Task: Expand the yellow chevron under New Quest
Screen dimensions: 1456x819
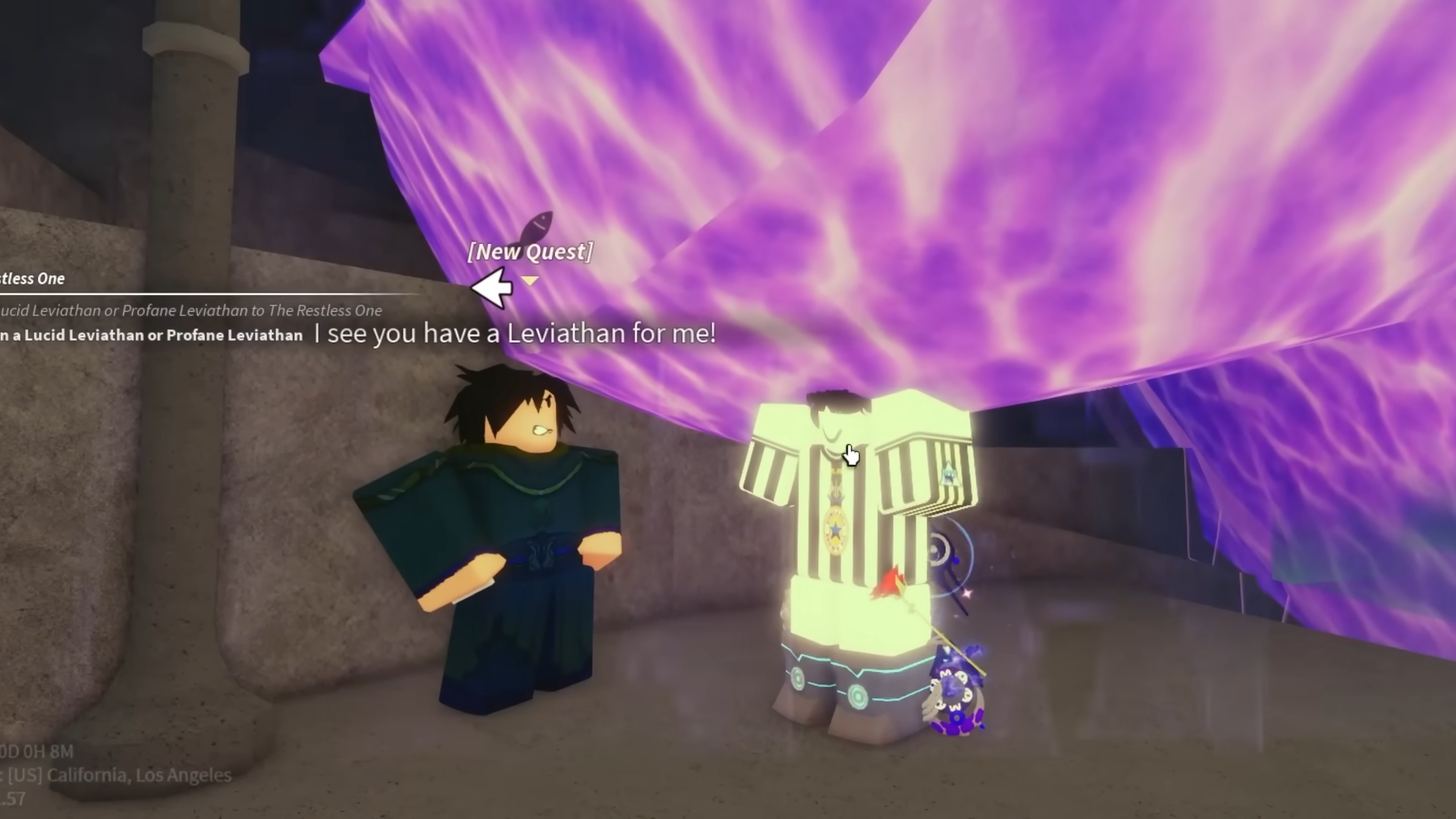Action: pyautogui.click(x=531, y=278)
